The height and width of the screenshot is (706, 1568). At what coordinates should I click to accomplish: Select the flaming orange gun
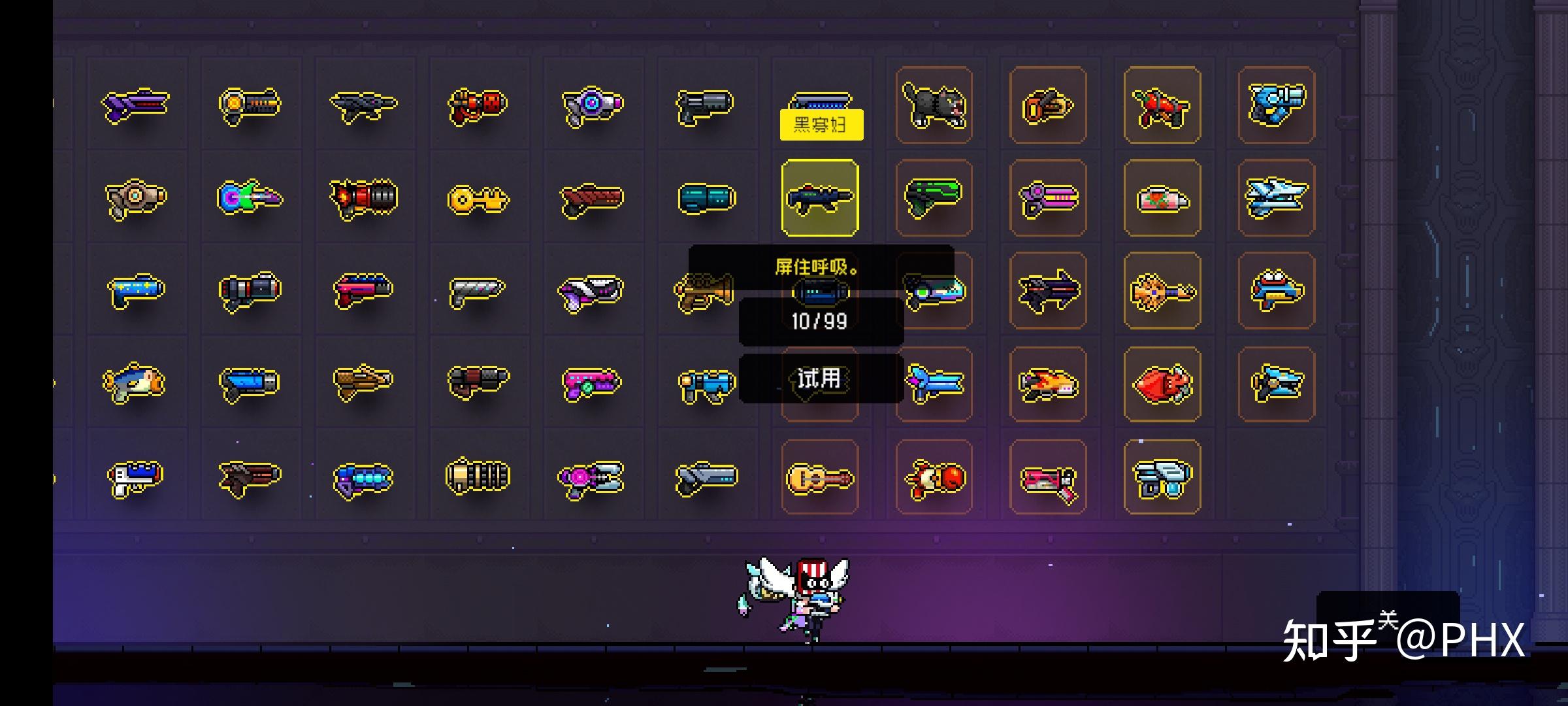[x=1048, y=384]
